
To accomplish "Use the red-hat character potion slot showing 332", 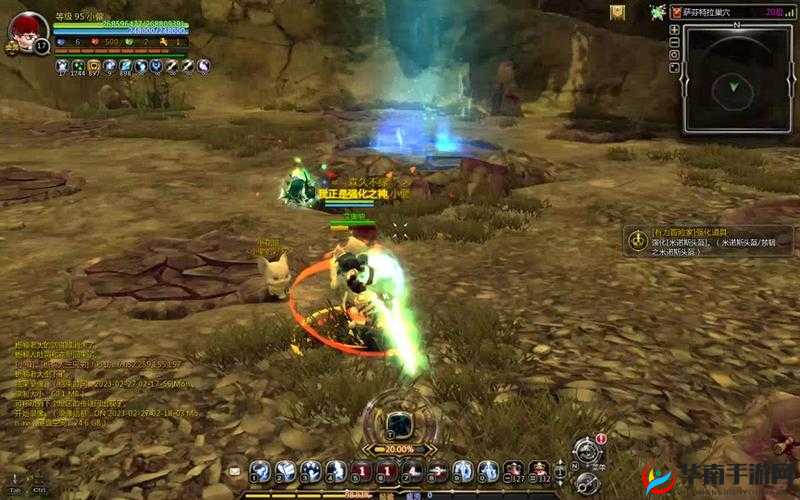I will click(x=538, y=470).
